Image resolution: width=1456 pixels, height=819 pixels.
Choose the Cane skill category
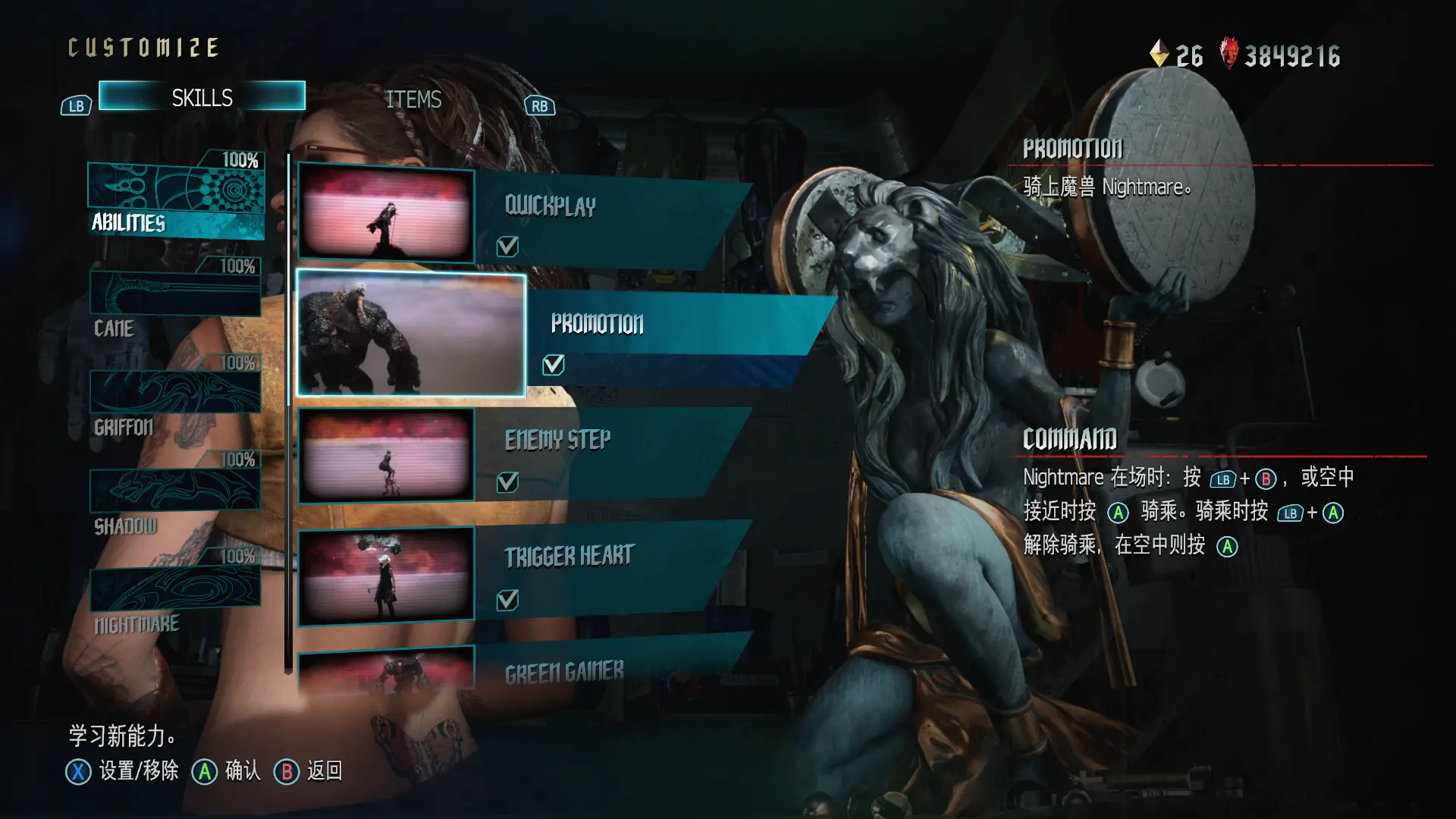click(175, 298)
